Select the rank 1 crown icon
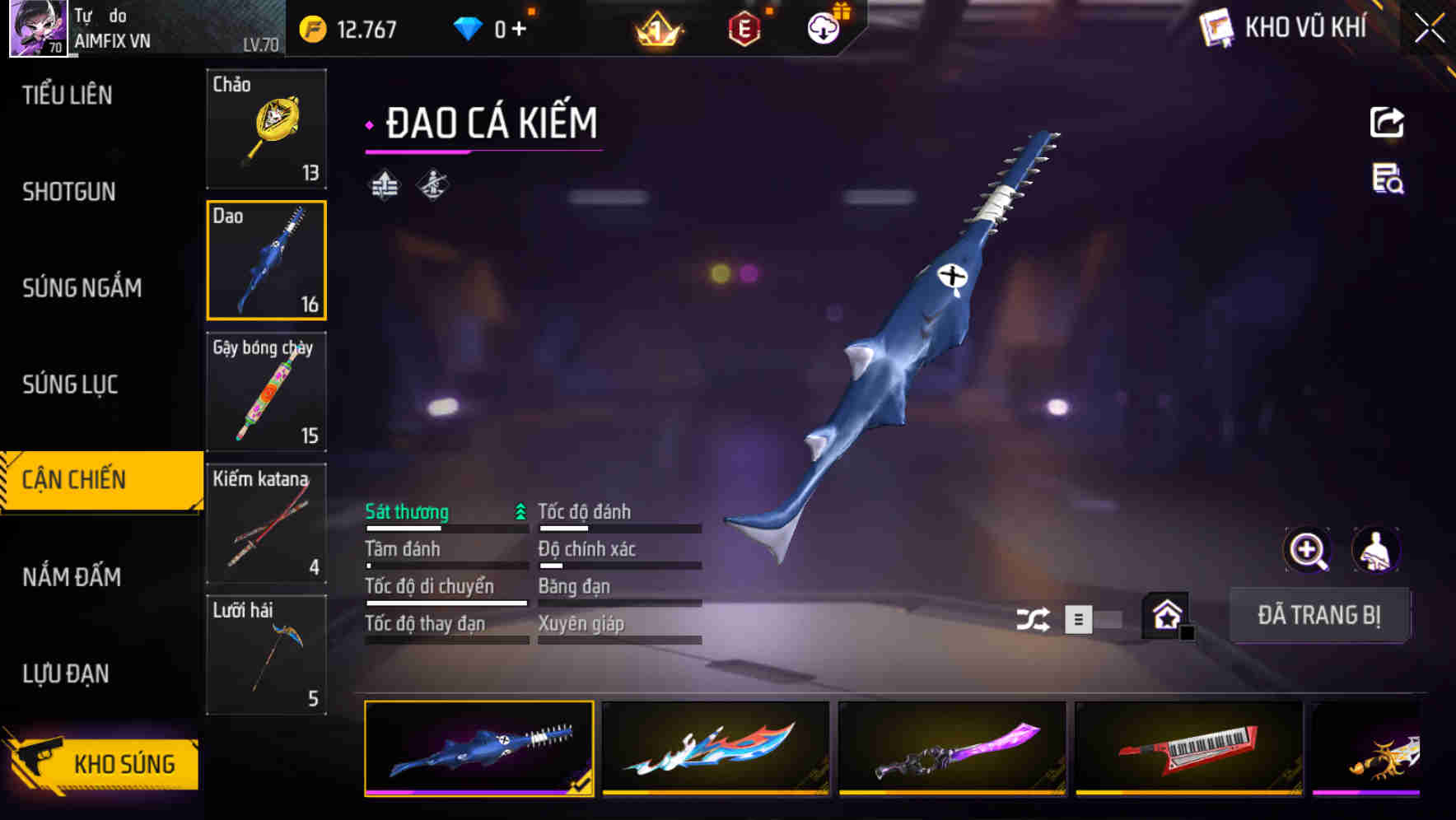Image resolution: width=1456 pixels, height=820 pixels. click(655, 27)
